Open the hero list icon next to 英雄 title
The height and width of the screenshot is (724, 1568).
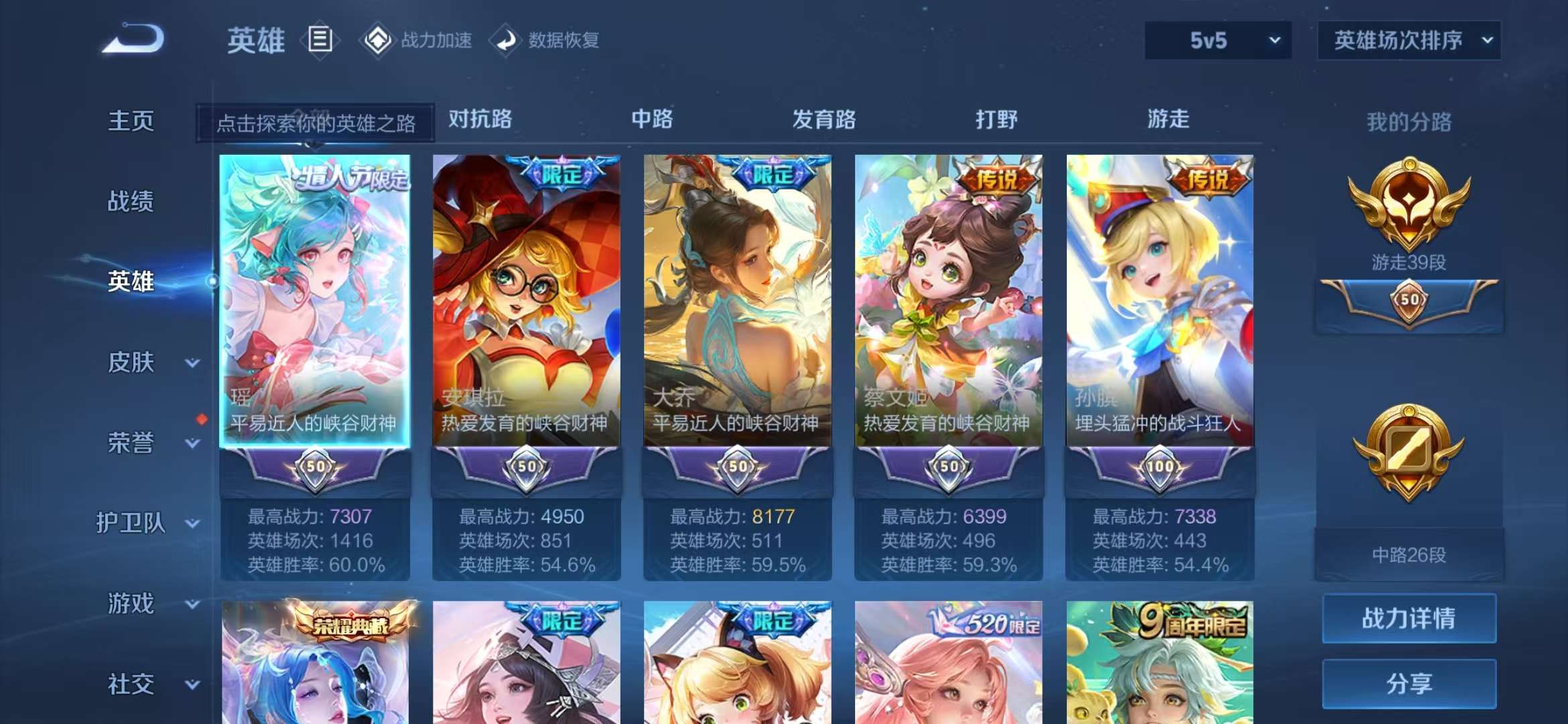(x=320, y=38)
